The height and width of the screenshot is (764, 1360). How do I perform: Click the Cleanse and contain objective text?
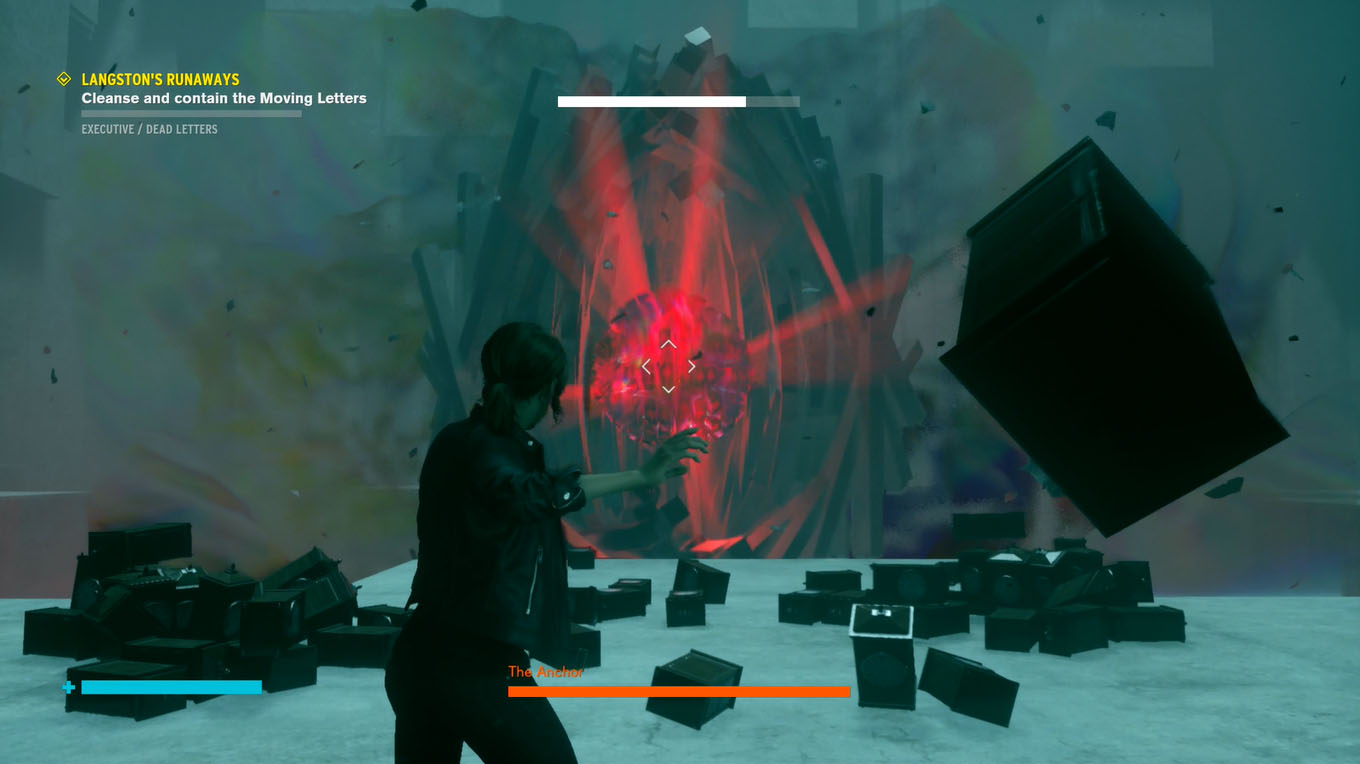click(224, 98)
